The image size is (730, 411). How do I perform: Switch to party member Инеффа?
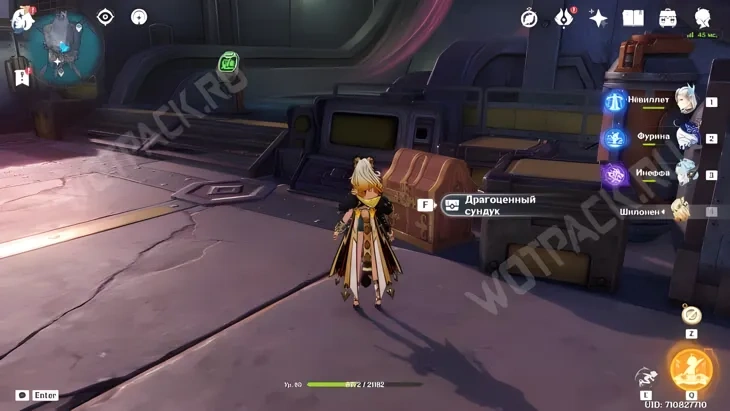[684, 174]
